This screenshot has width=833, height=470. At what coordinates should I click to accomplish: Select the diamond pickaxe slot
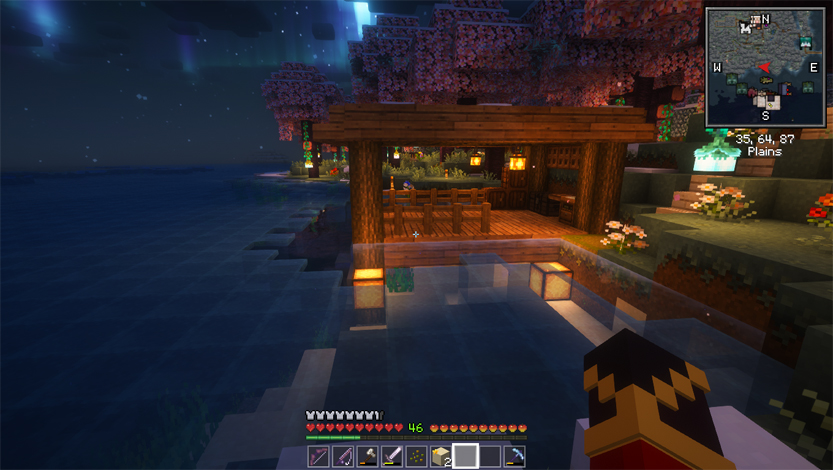click(514, 457)
